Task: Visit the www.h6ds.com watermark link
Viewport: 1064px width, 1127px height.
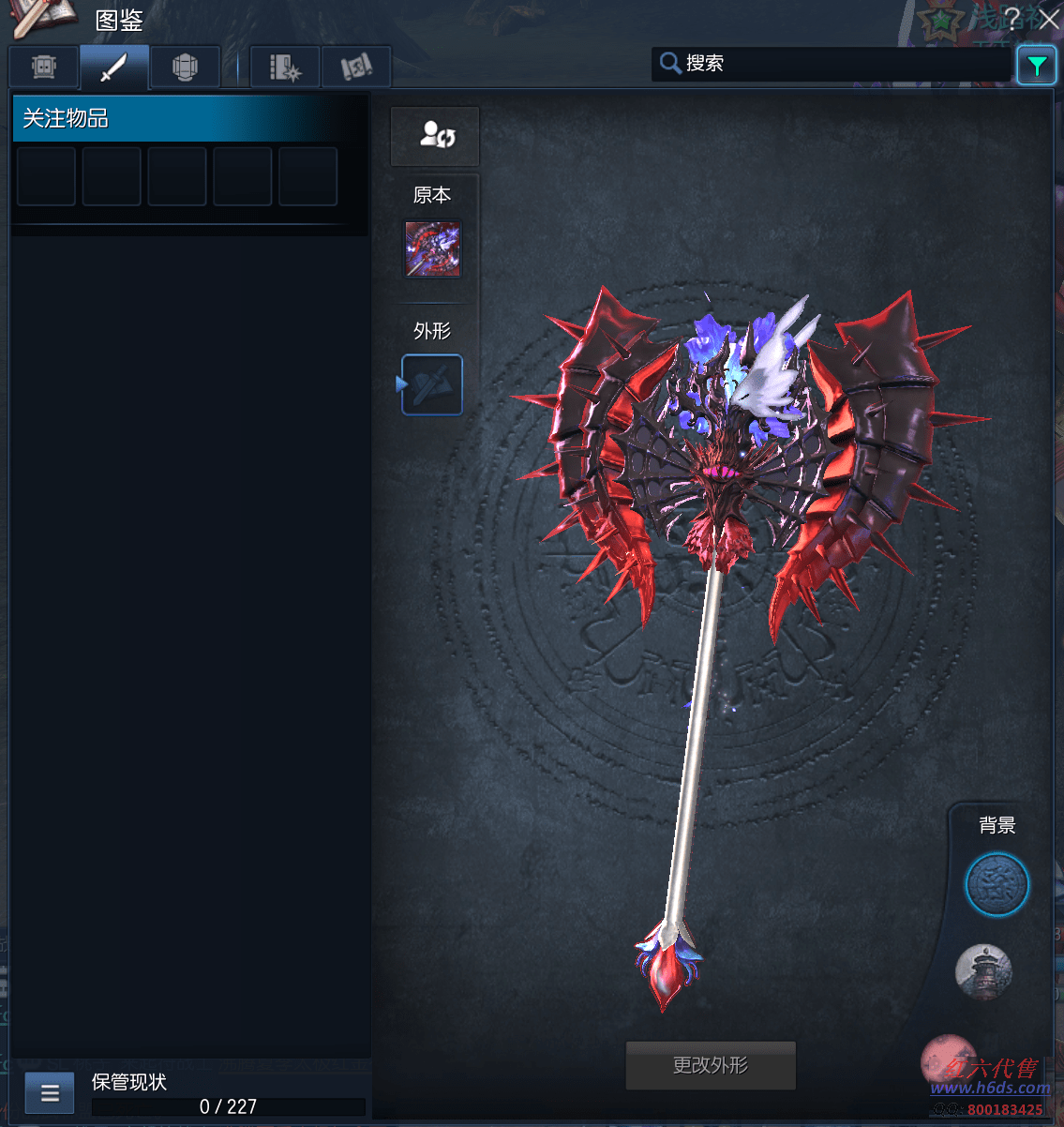Action: coord(990,1088)
